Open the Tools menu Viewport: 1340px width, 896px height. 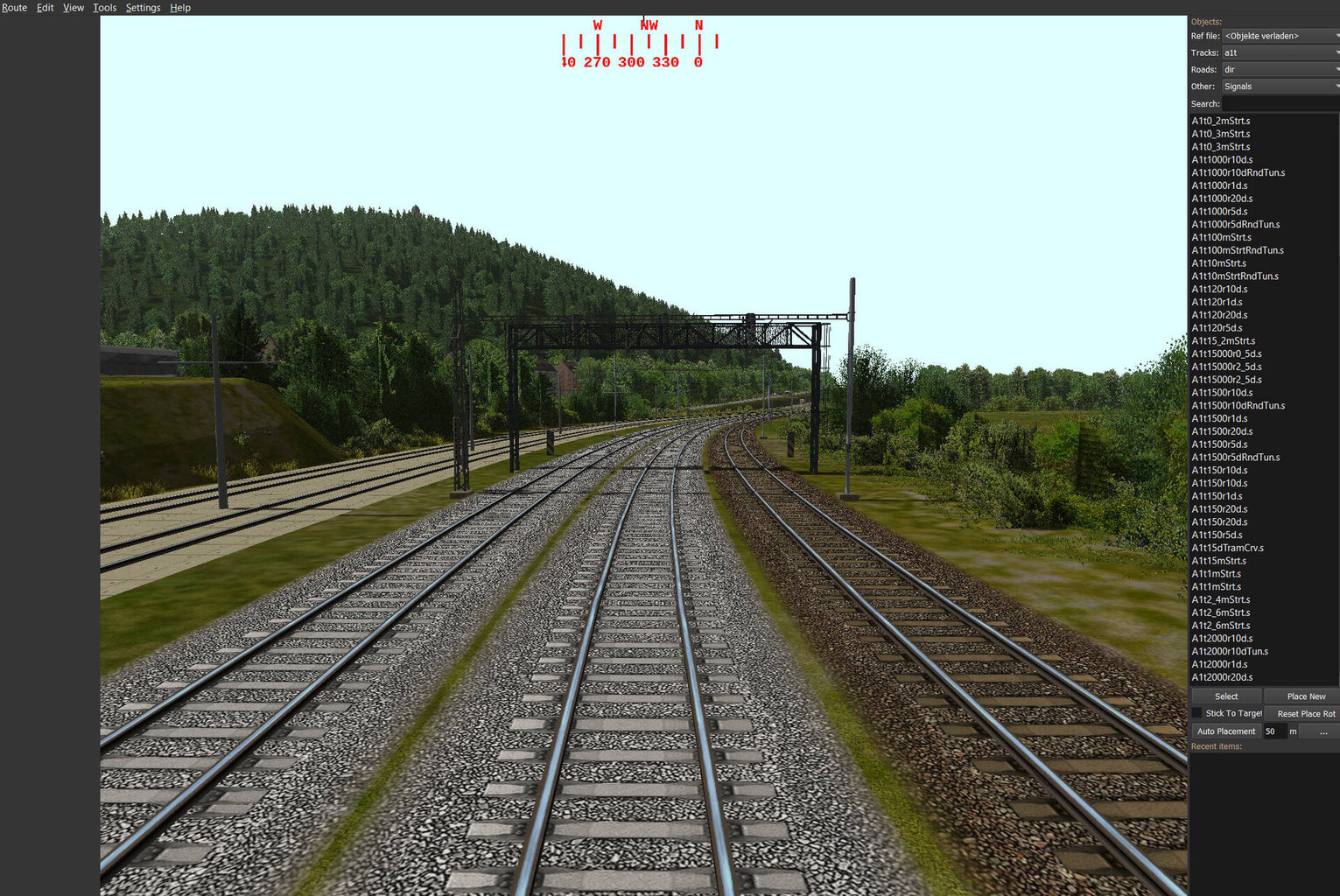point(105,8)
